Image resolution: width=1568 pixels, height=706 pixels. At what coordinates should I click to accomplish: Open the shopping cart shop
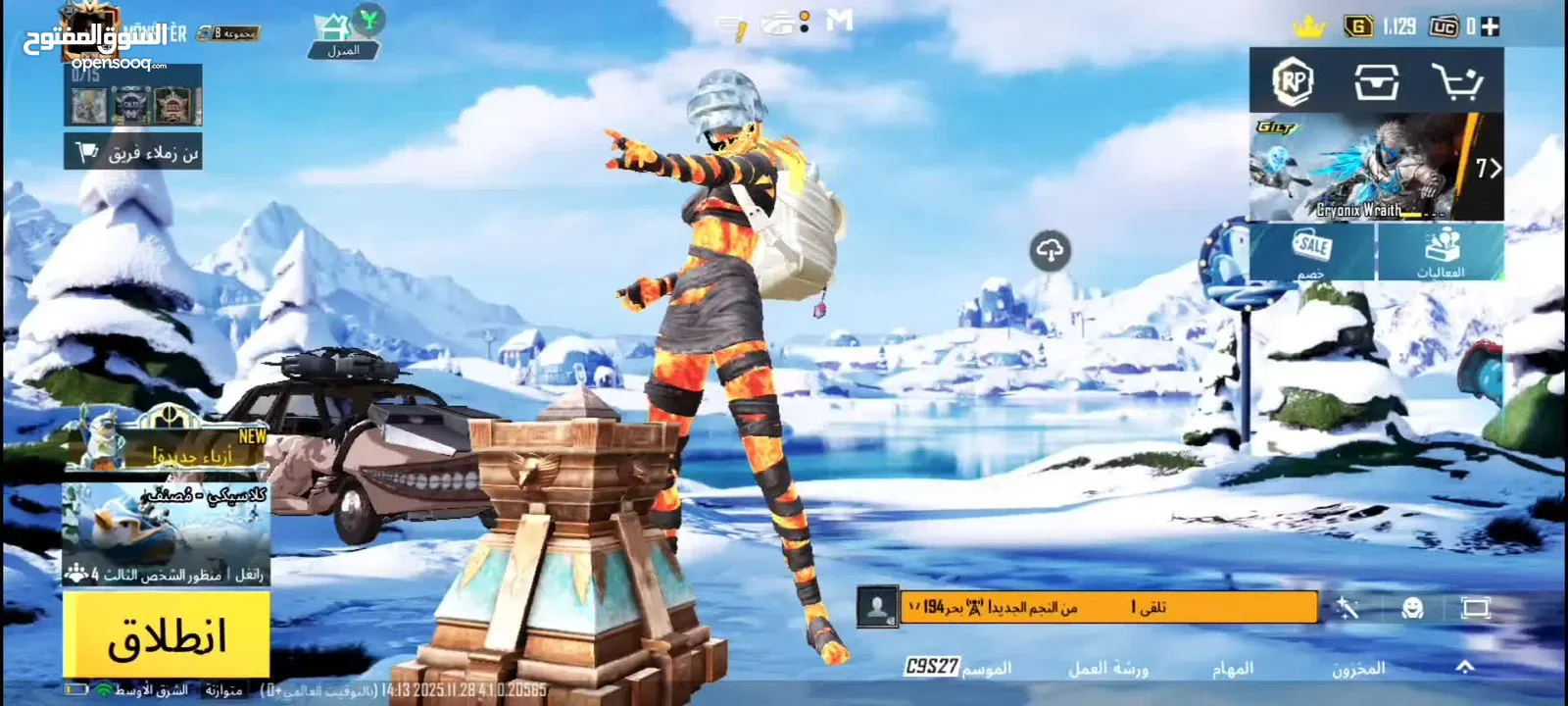tap(1457, 81)
